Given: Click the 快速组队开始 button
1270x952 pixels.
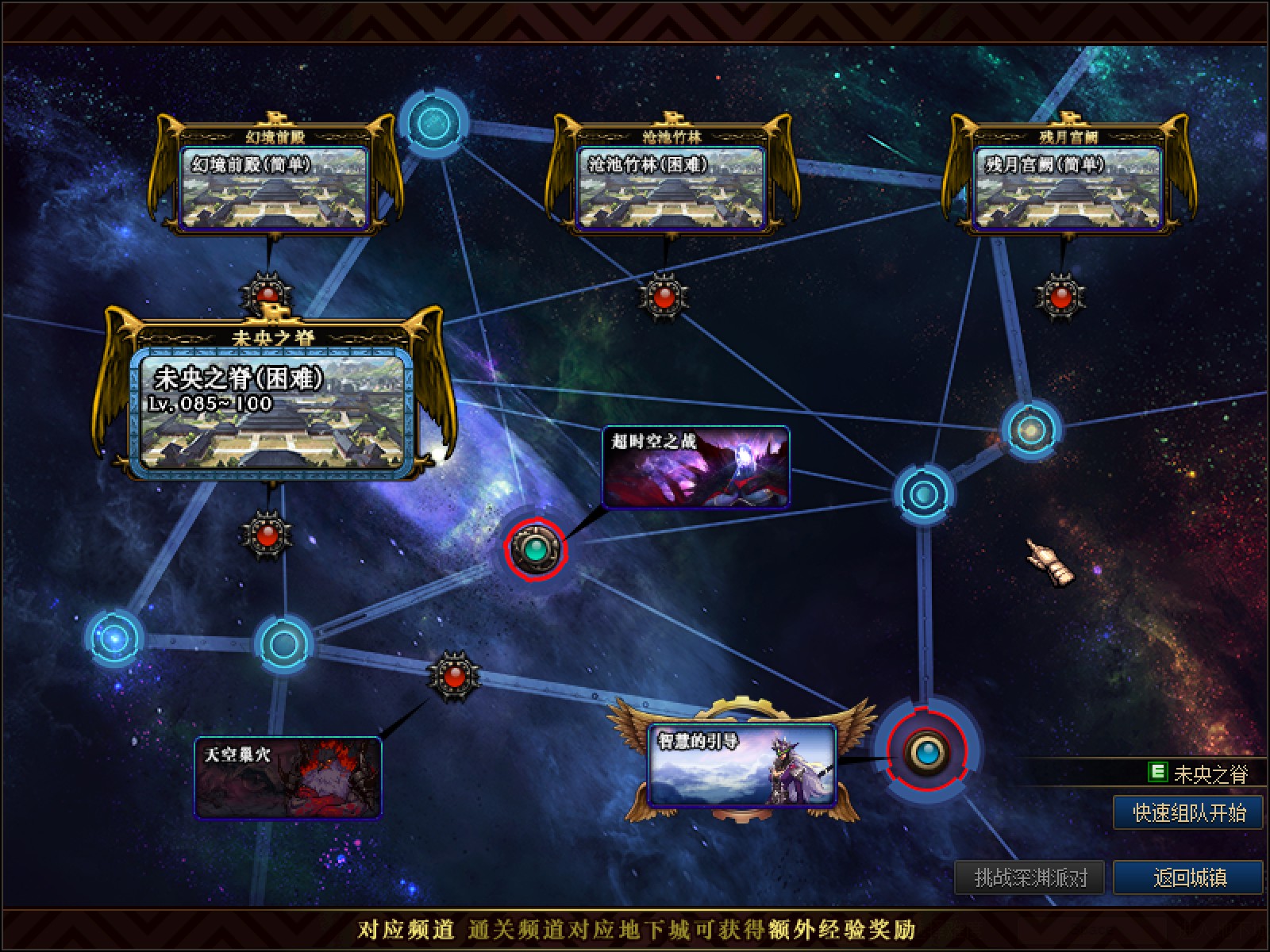Looking at the screenshot, I should point(1188,813).
